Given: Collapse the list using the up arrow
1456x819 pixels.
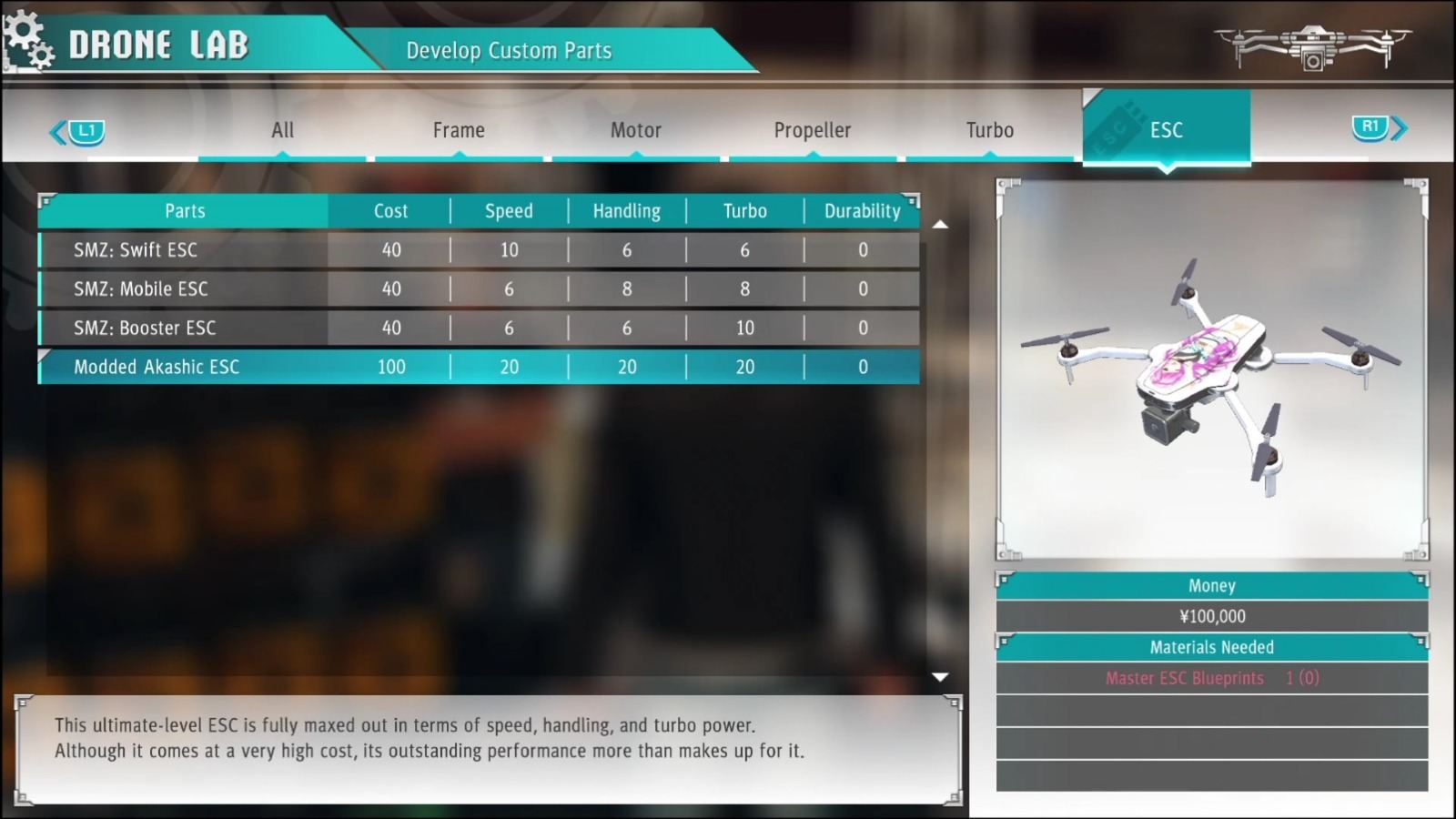Looking at the screenshot, I should pyautogui.click(x=941, y=225).
